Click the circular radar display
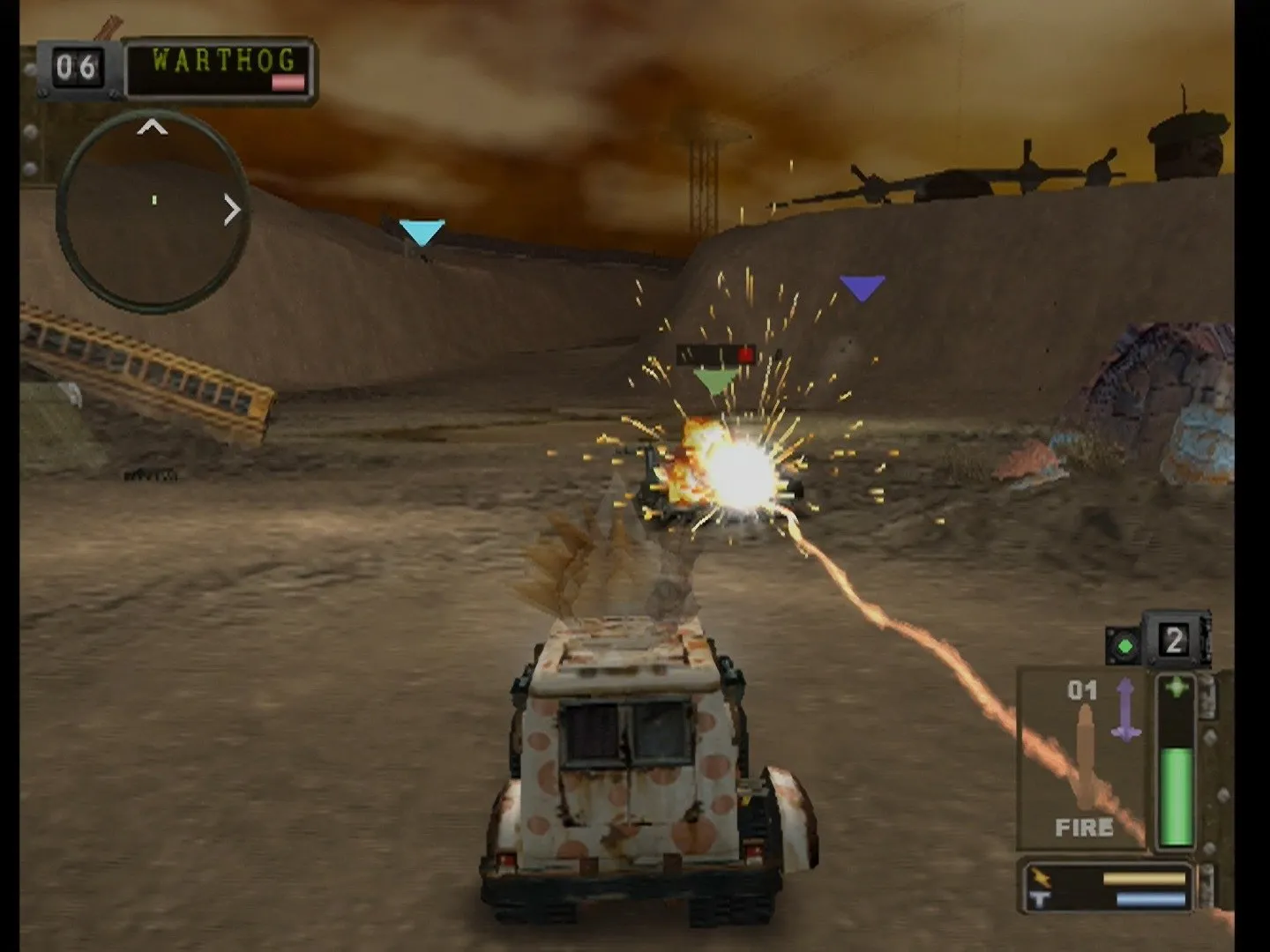Viewport: 1270px width, 952px height. (x=152, y=210)
